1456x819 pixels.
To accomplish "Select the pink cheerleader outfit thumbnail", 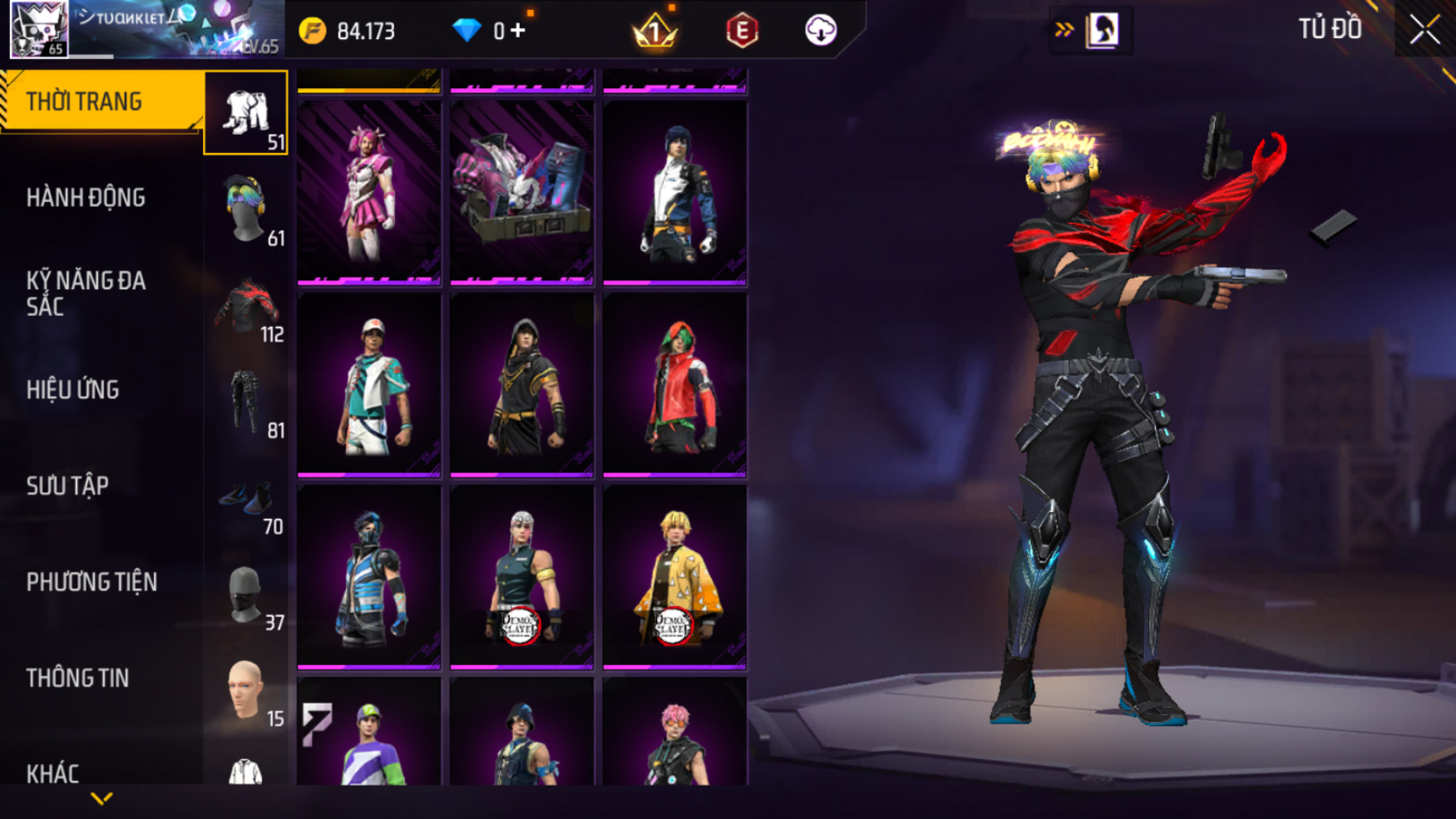I will (369, 192).
